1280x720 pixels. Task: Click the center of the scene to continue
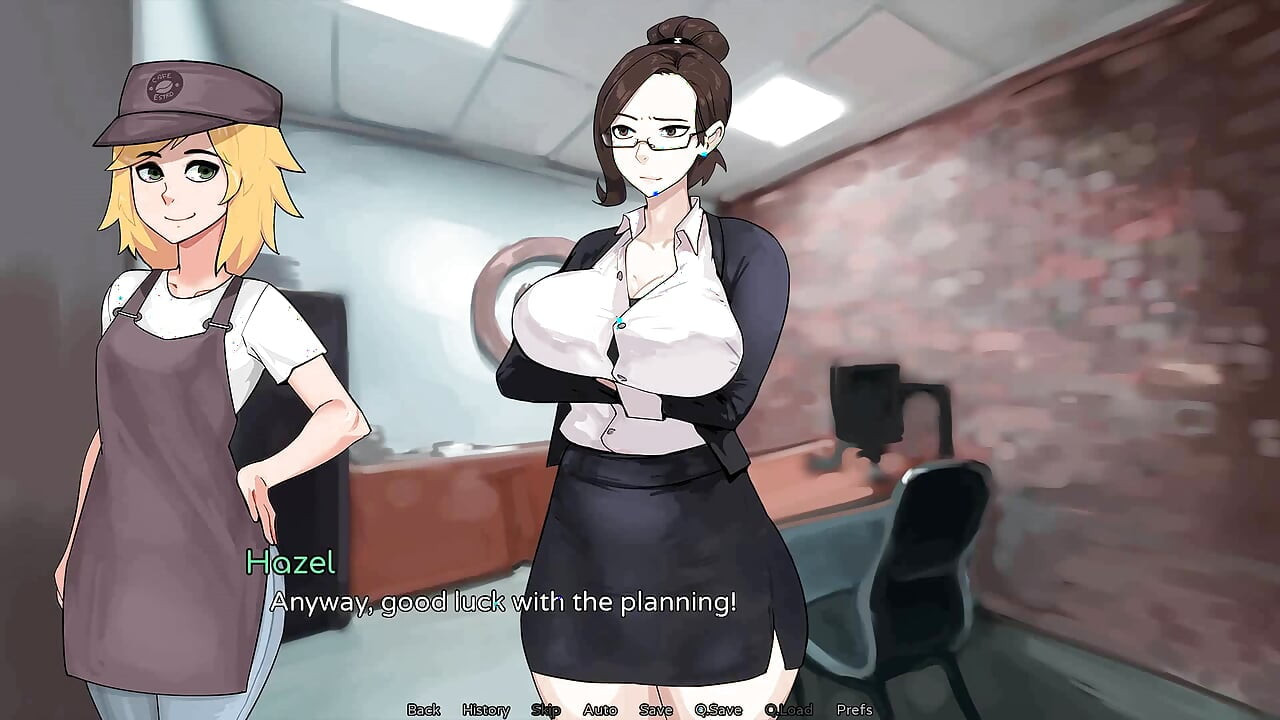point(640,360)
